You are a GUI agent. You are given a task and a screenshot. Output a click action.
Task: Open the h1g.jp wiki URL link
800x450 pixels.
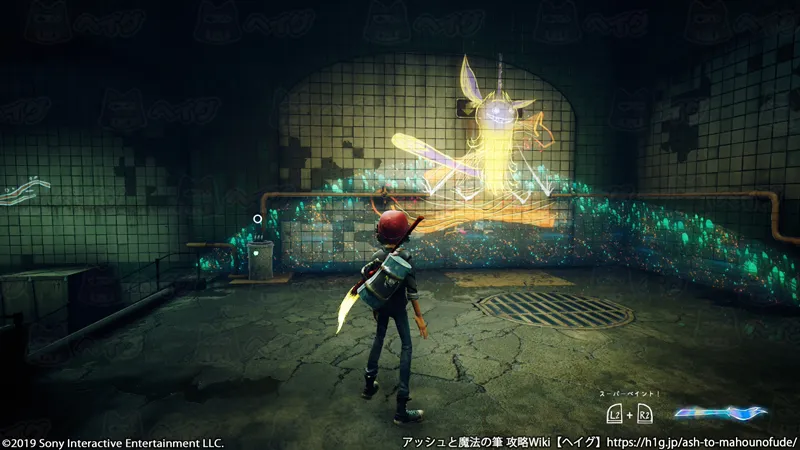point(705,440)
